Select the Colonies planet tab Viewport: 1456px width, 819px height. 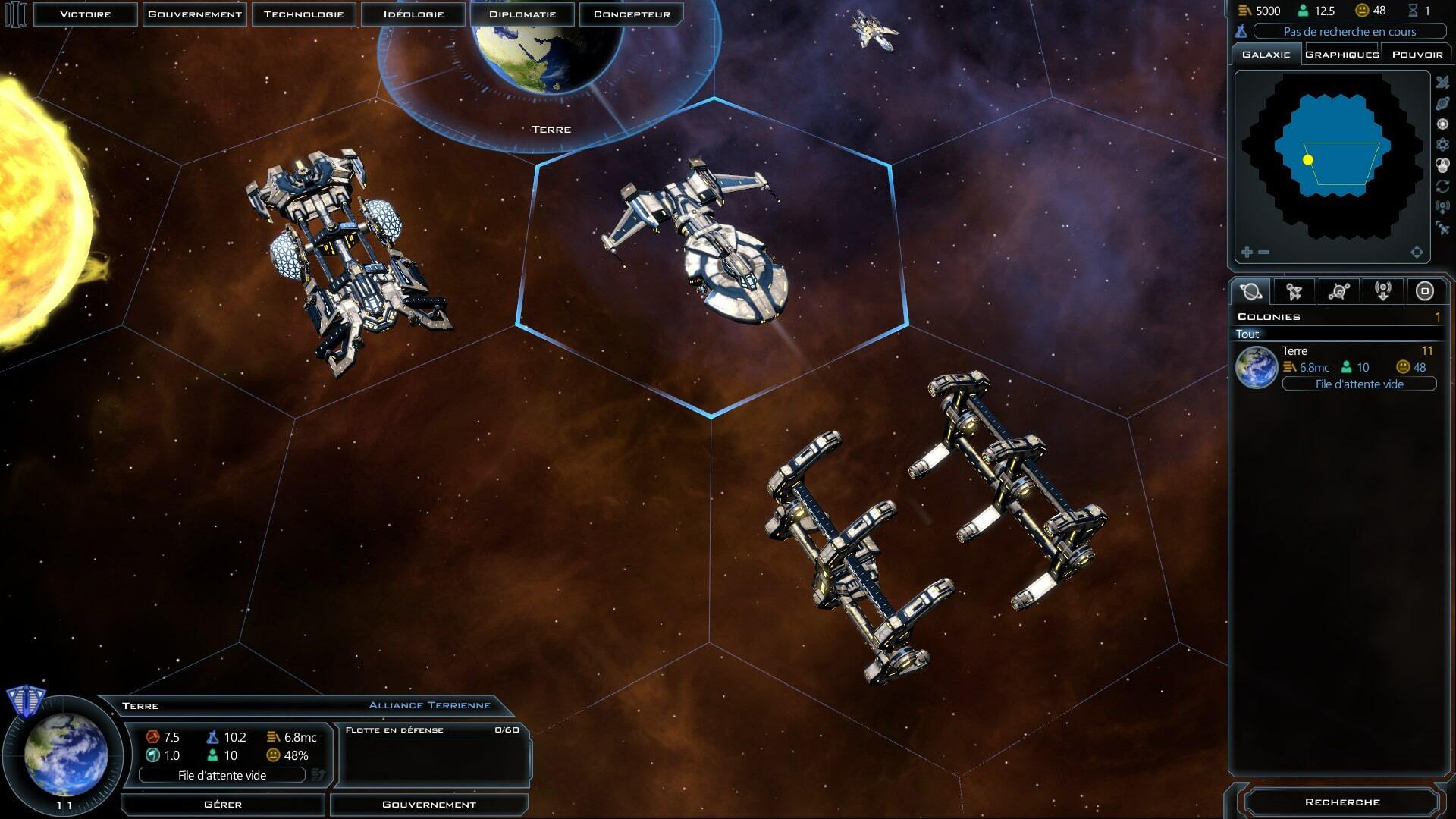[1251, 291]
